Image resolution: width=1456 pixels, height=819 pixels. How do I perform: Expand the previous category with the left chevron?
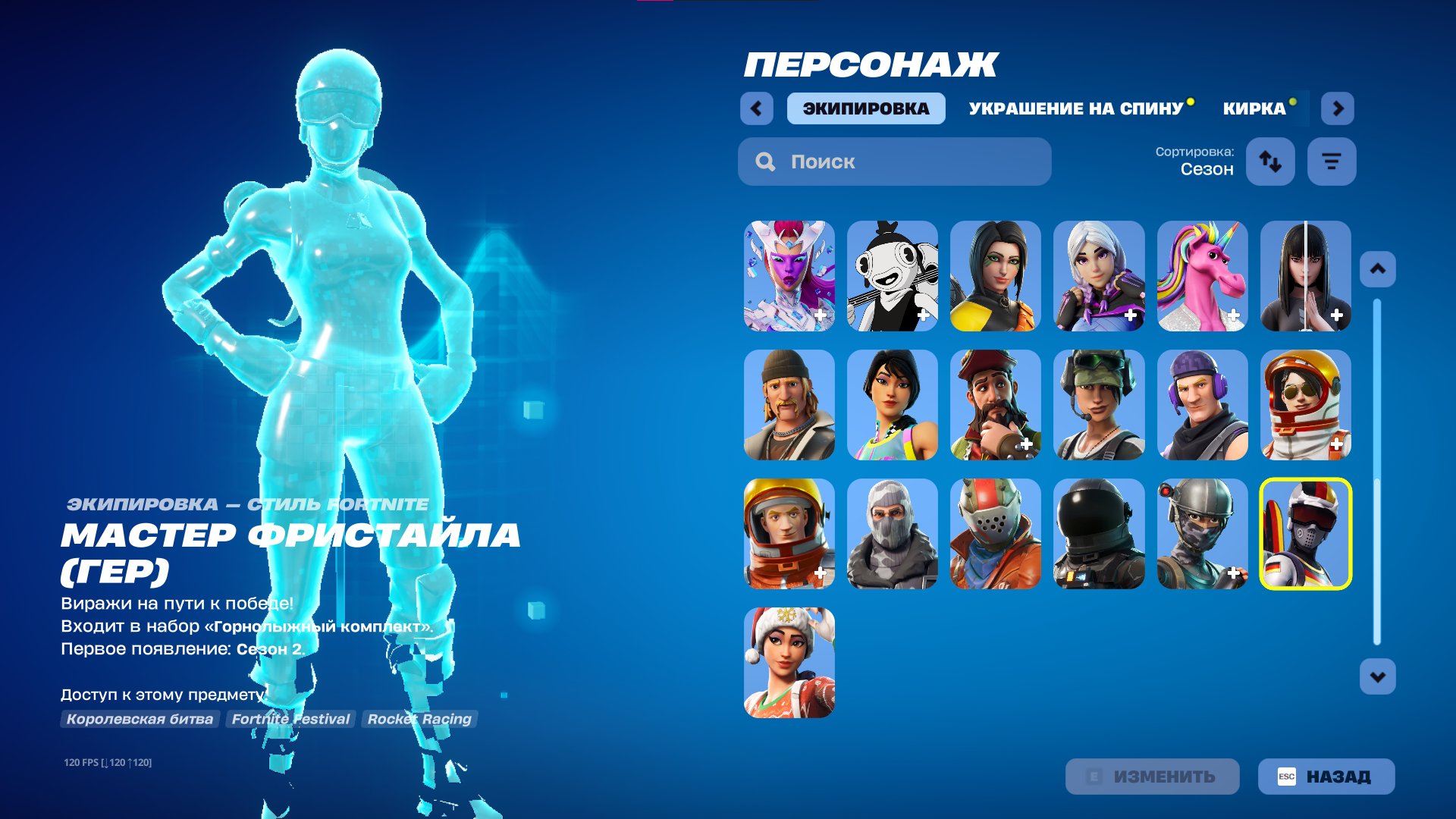tap(755, 108)
